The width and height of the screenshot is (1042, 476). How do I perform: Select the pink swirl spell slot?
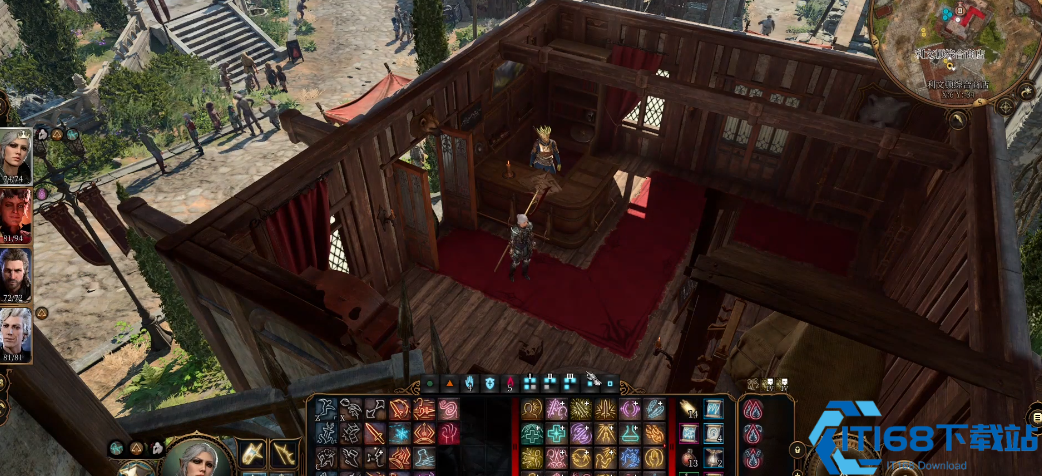tap(449, 409)
